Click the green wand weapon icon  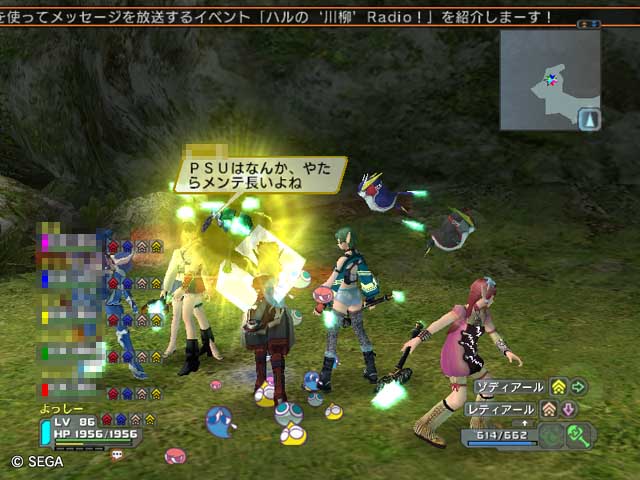point(578,436)
